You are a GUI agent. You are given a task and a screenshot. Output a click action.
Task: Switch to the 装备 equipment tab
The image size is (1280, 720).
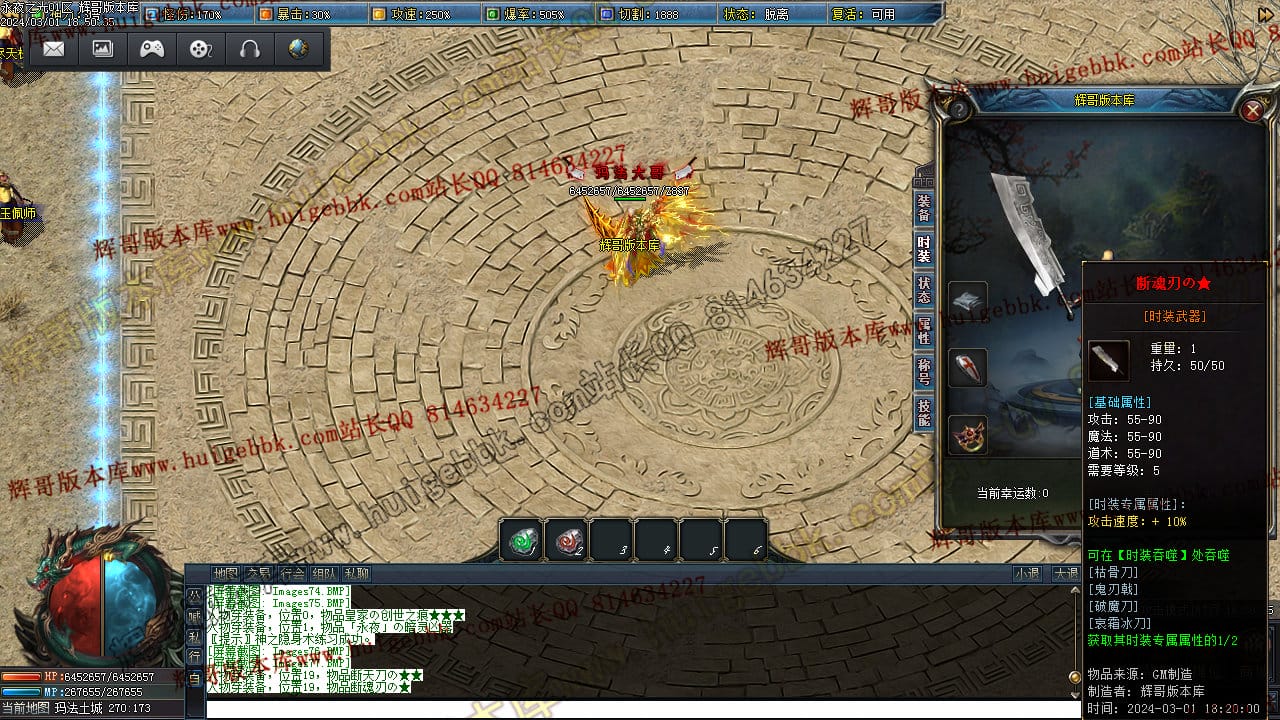(924, 207)
